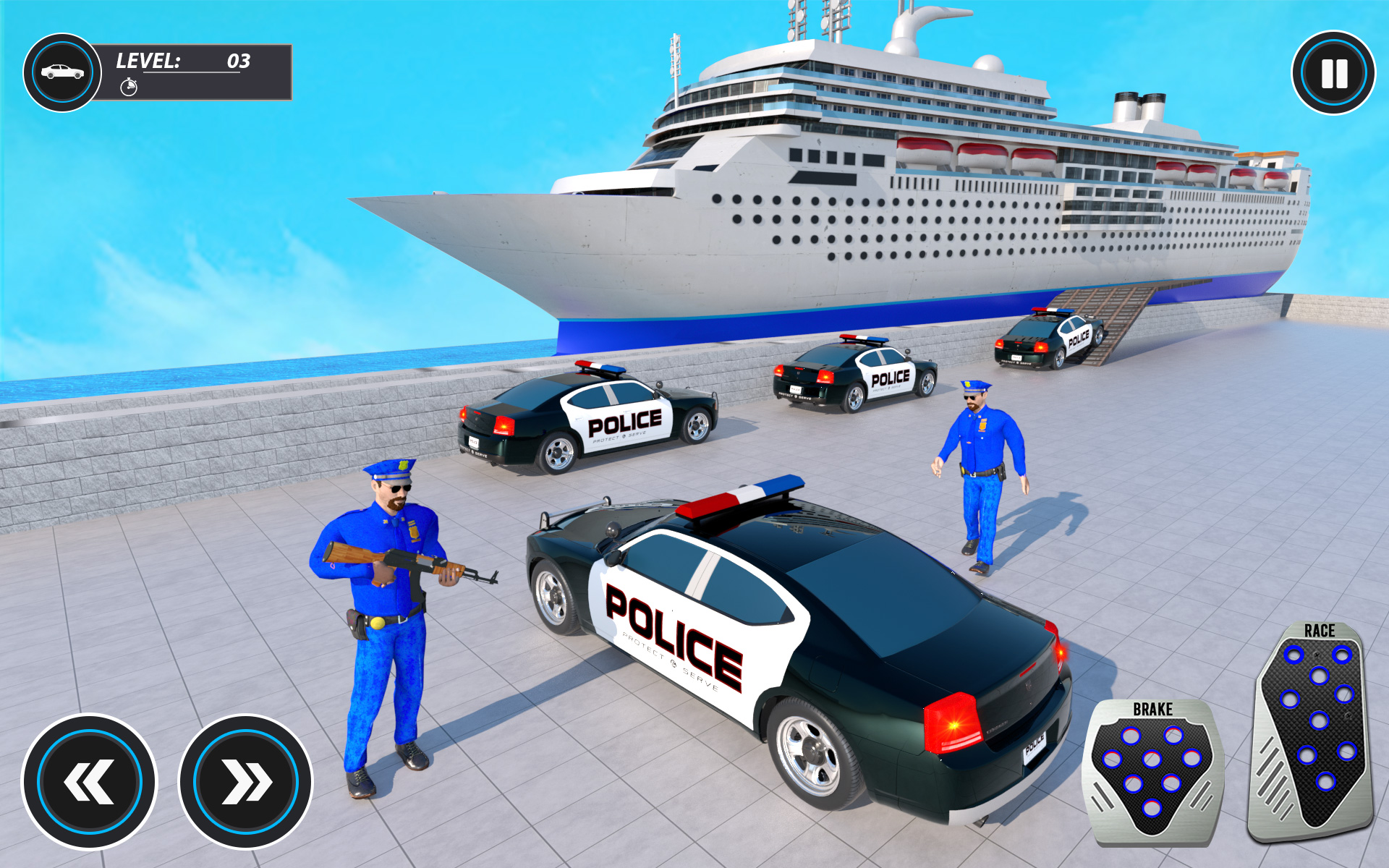Click the BRAKE label above the pedal
The width and height of the screenshot is (1389, 868).
point(1153,710)
